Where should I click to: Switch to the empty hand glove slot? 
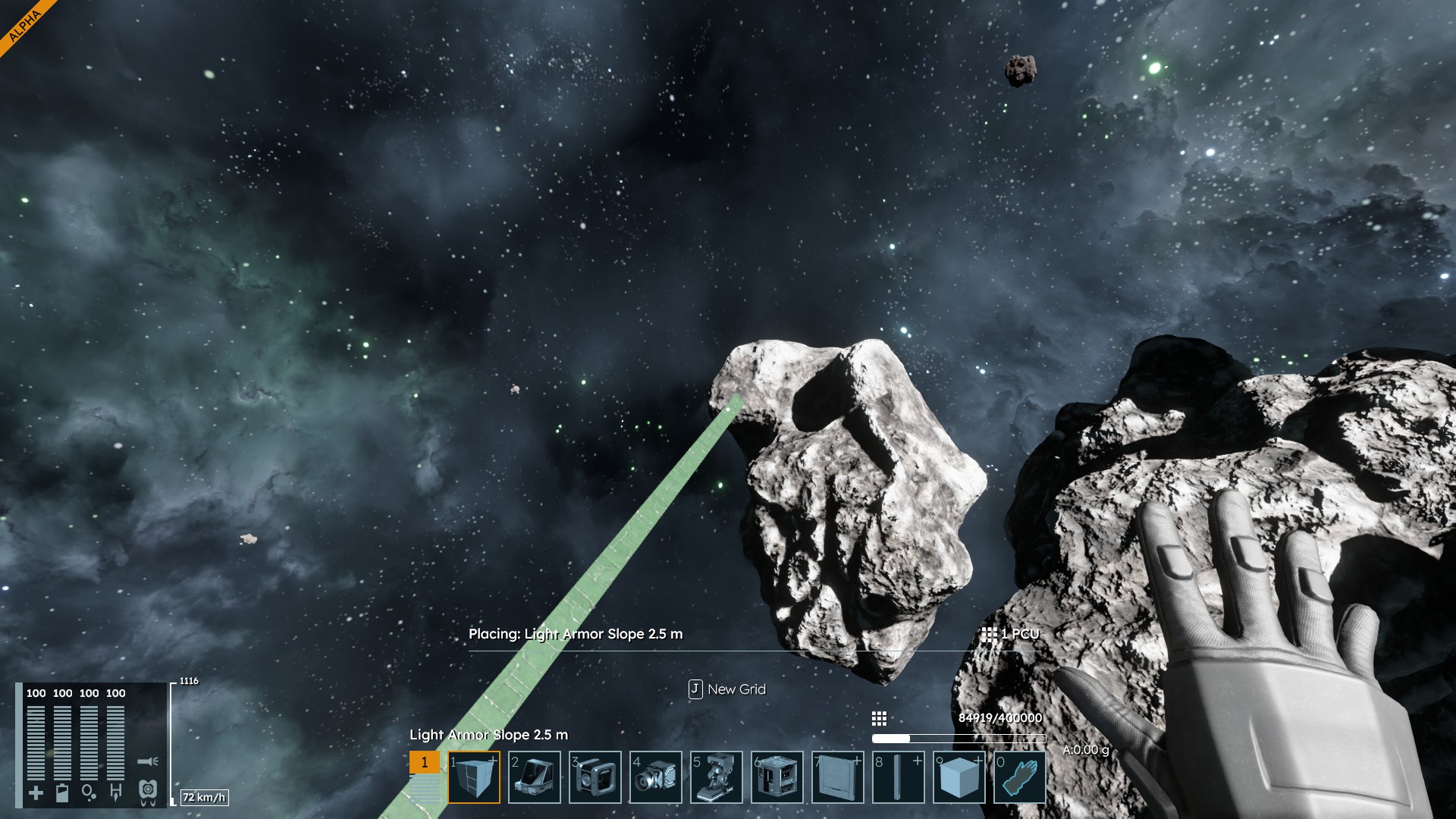pyautogui.click(x=1020, y=777)
